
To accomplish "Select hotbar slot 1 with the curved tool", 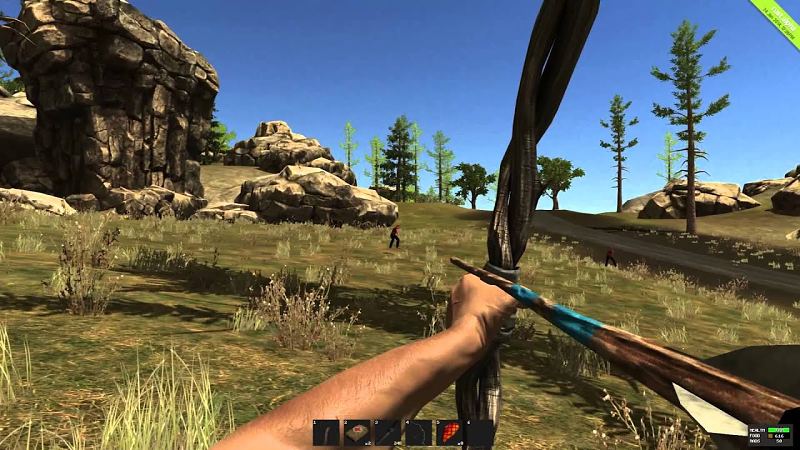I will 326,432.
